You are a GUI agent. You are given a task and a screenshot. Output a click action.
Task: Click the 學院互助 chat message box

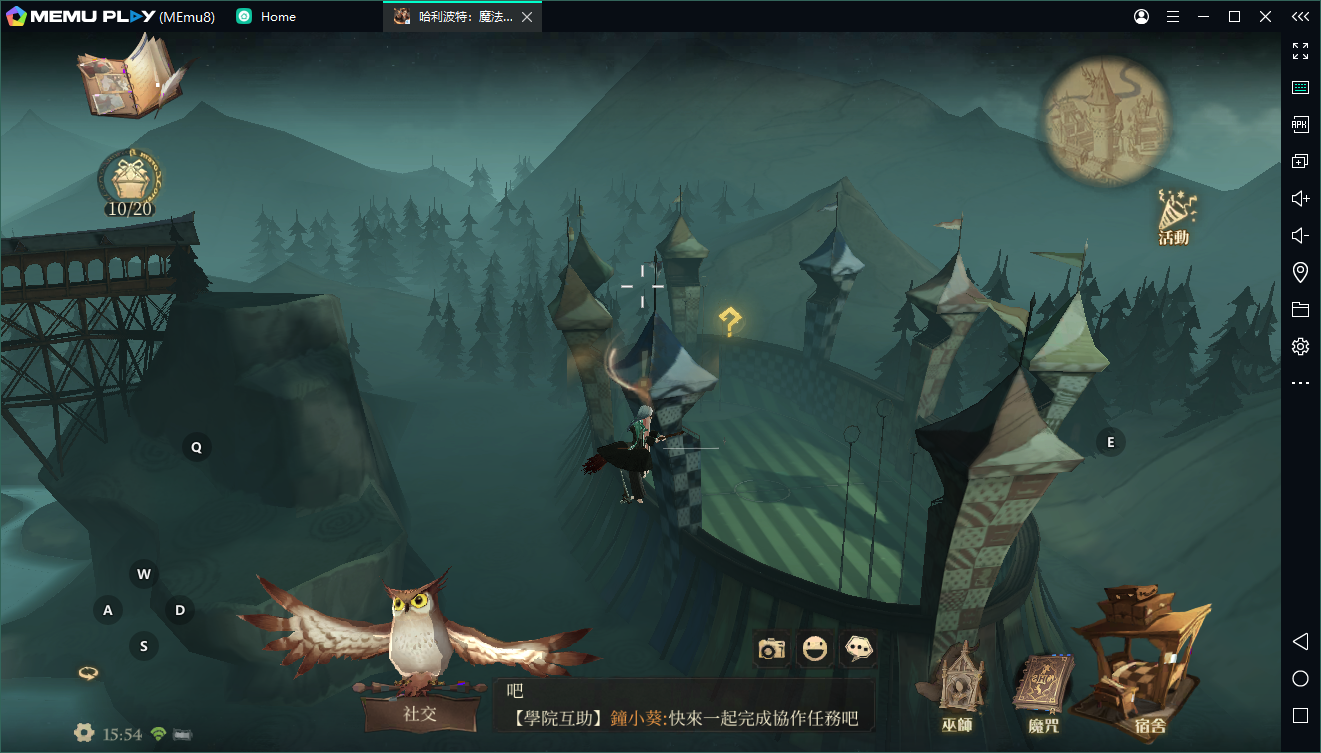[684, 706]
